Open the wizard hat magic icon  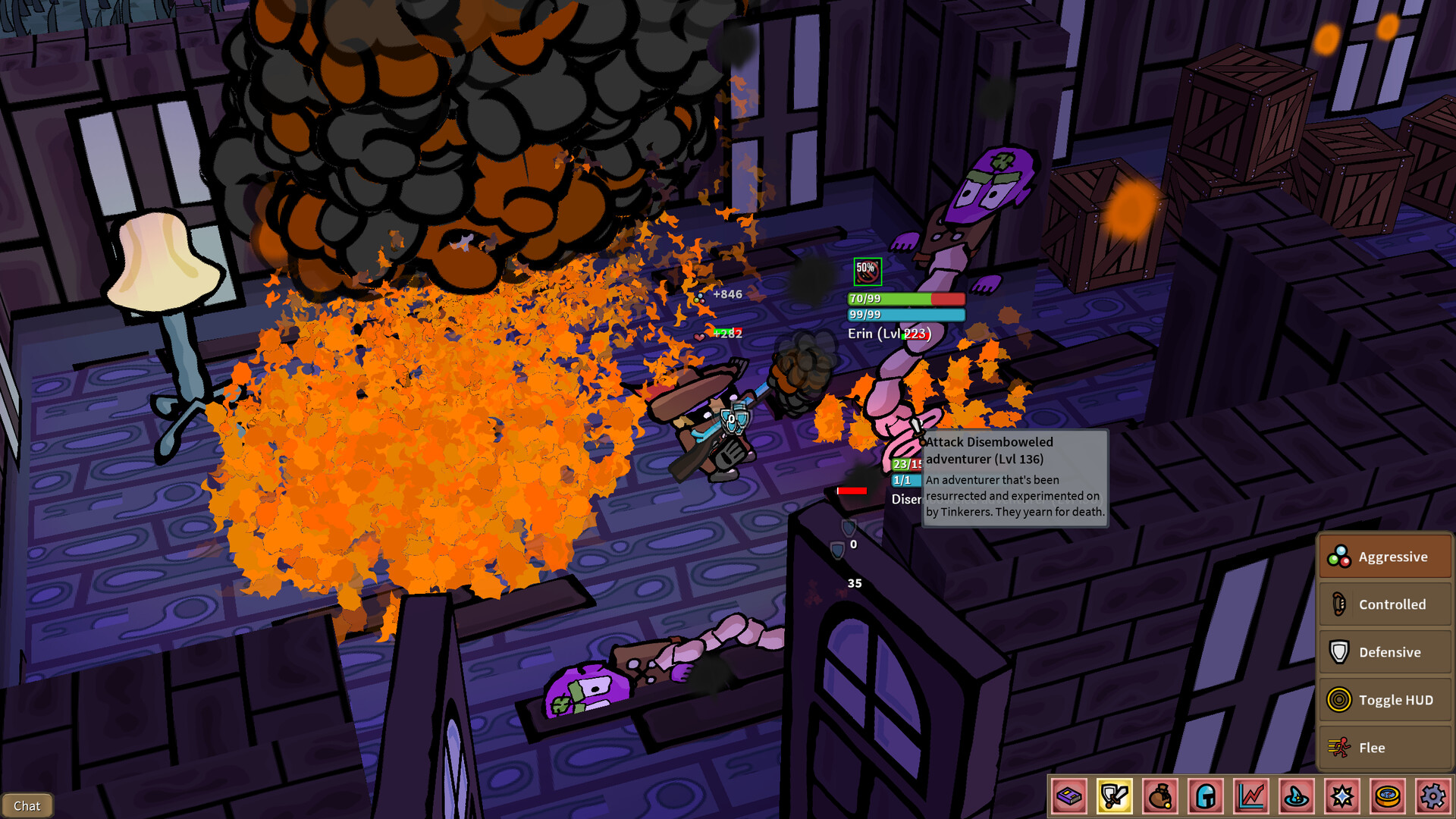(x=1297, y=798)
